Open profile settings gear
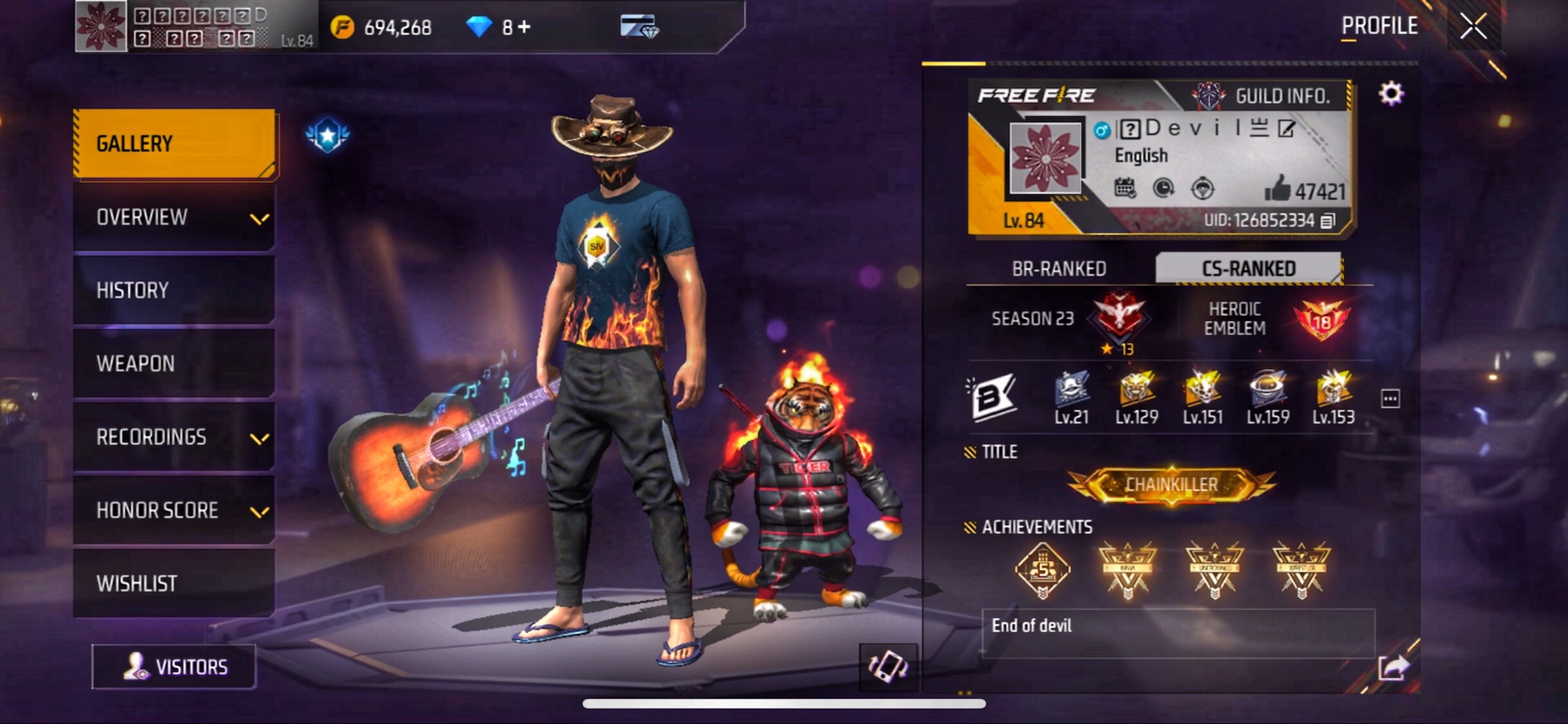Image resolution: width=1568 pixels, height=724 pixels. click(1390, 94)
